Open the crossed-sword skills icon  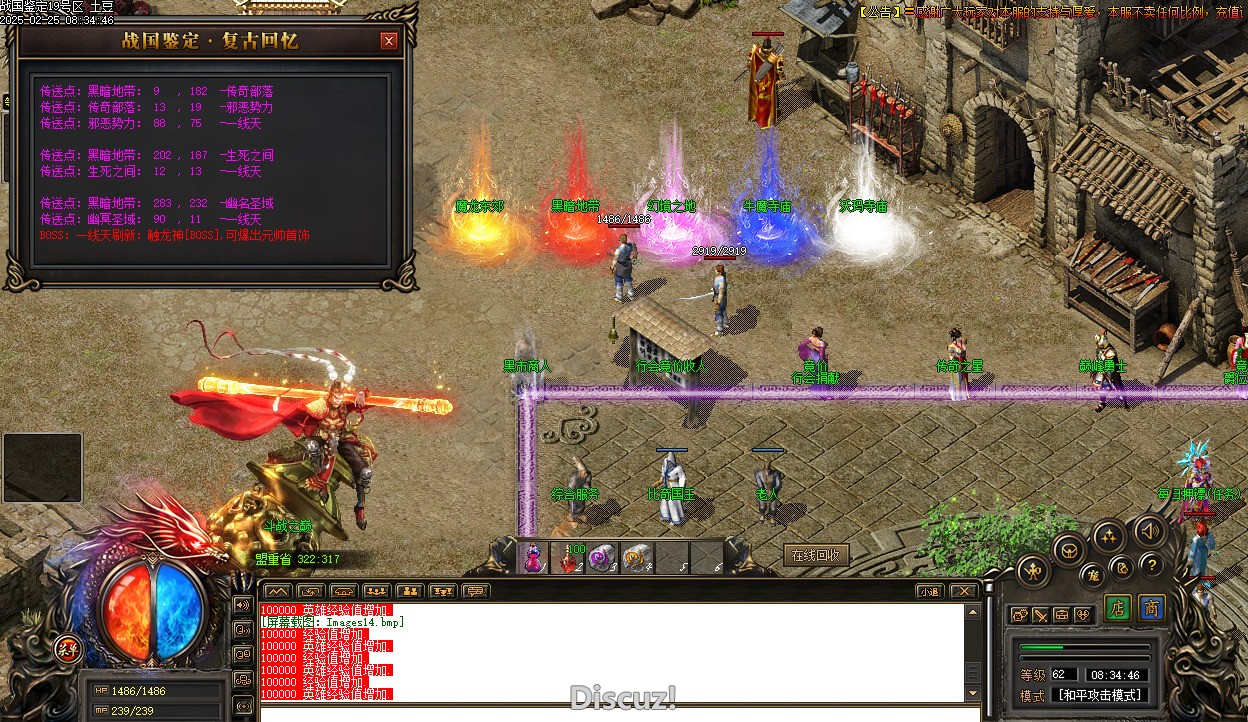click(1041, 615)
